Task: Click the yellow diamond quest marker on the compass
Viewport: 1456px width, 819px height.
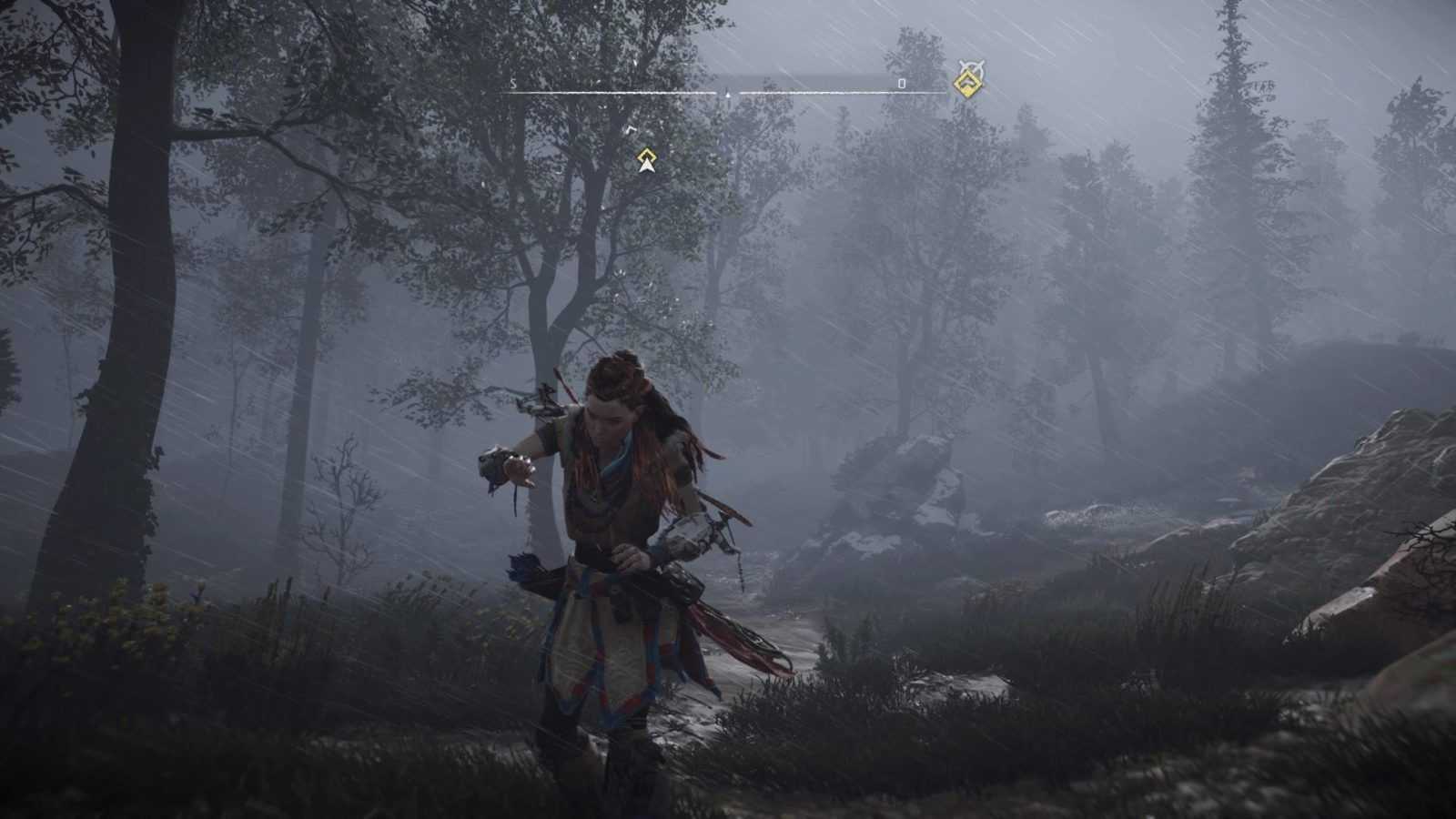Action: coord(967,85)
